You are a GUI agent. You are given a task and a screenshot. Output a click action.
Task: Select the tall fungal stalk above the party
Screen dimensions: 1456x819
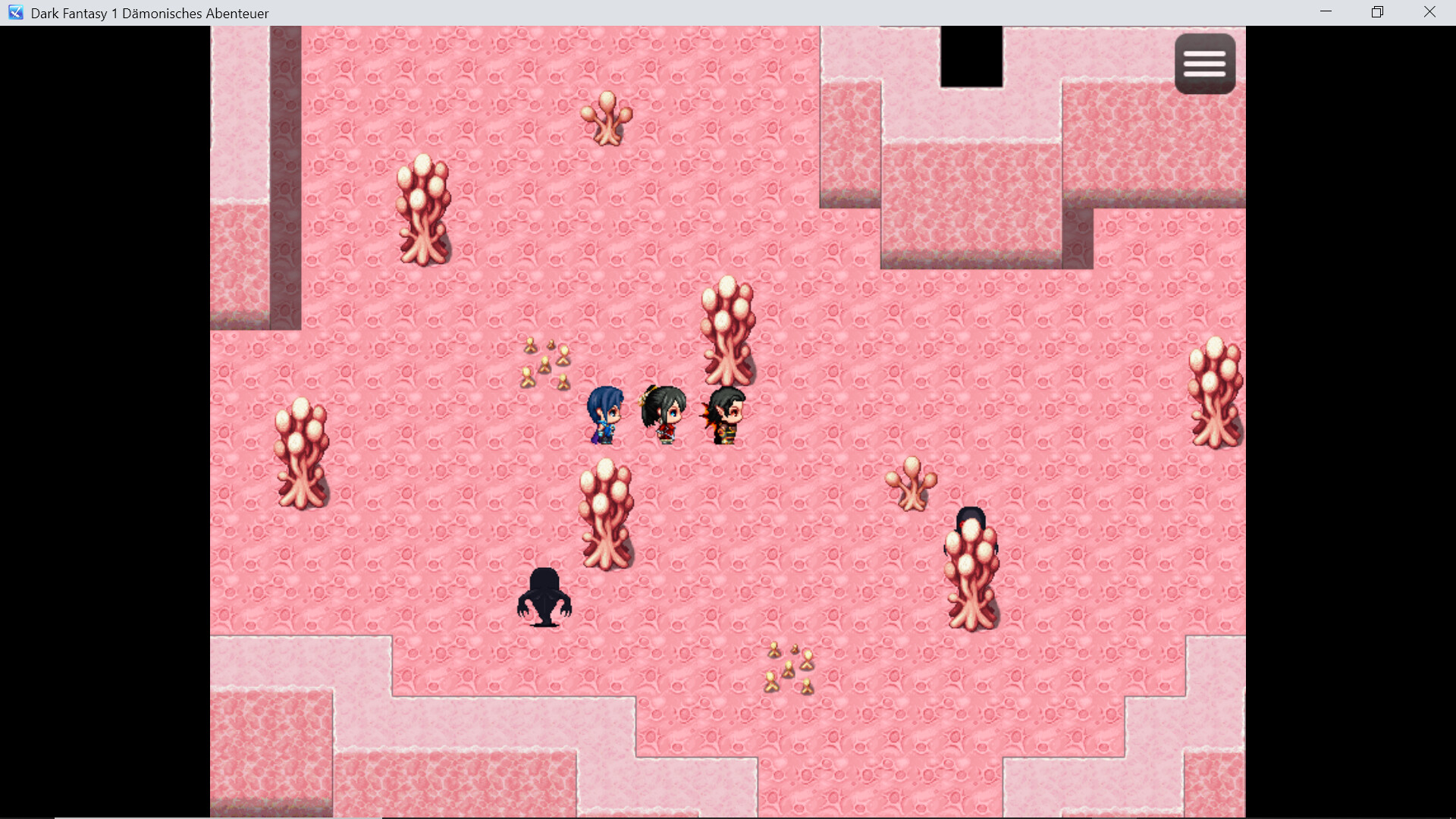(728, 326)
